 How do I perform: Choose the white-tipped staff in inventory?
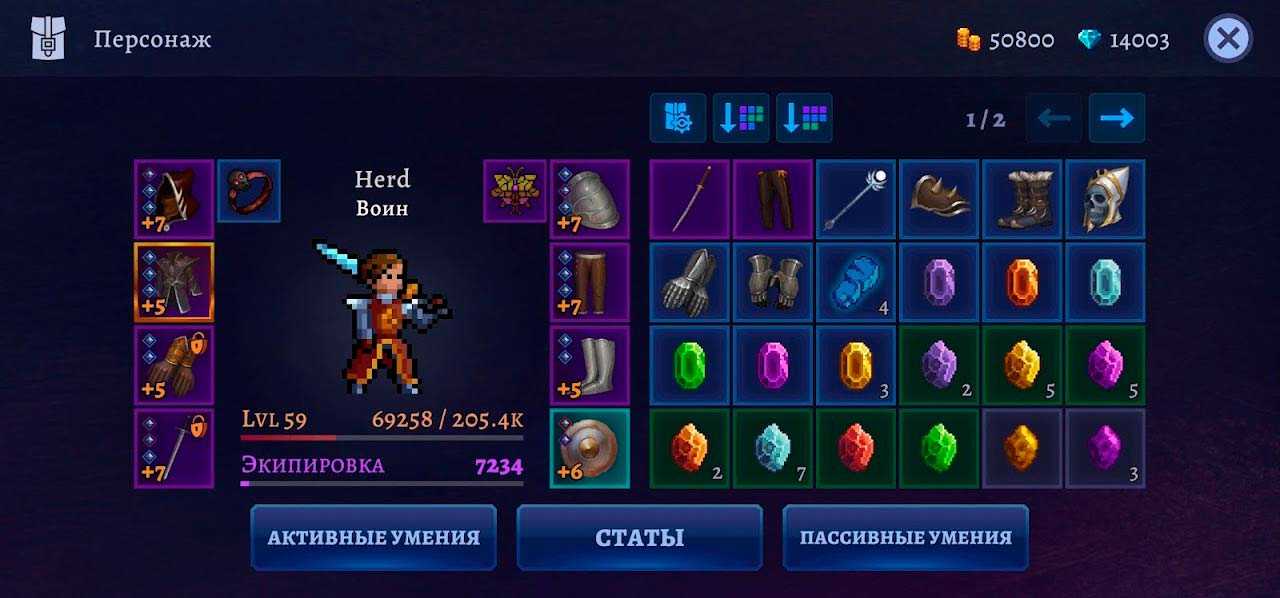coord(856,199)
